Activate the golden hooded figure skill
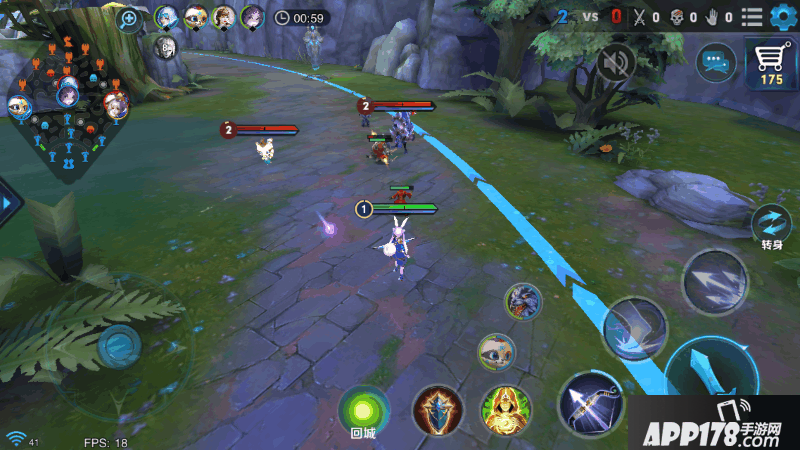800x450 pixels. 506,409
